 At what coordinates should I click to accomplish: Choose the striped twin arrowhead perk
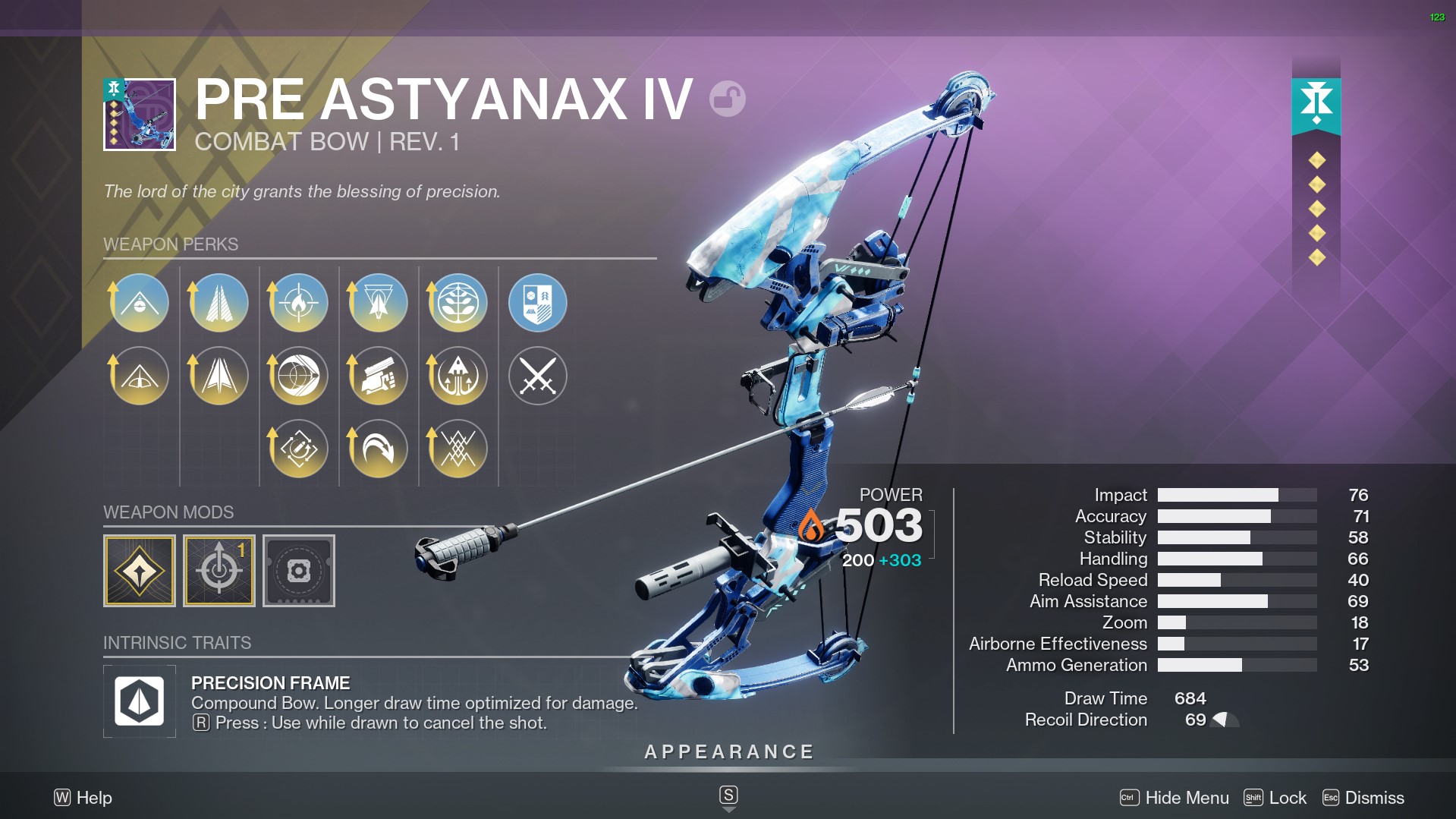[x=219, y=303]
